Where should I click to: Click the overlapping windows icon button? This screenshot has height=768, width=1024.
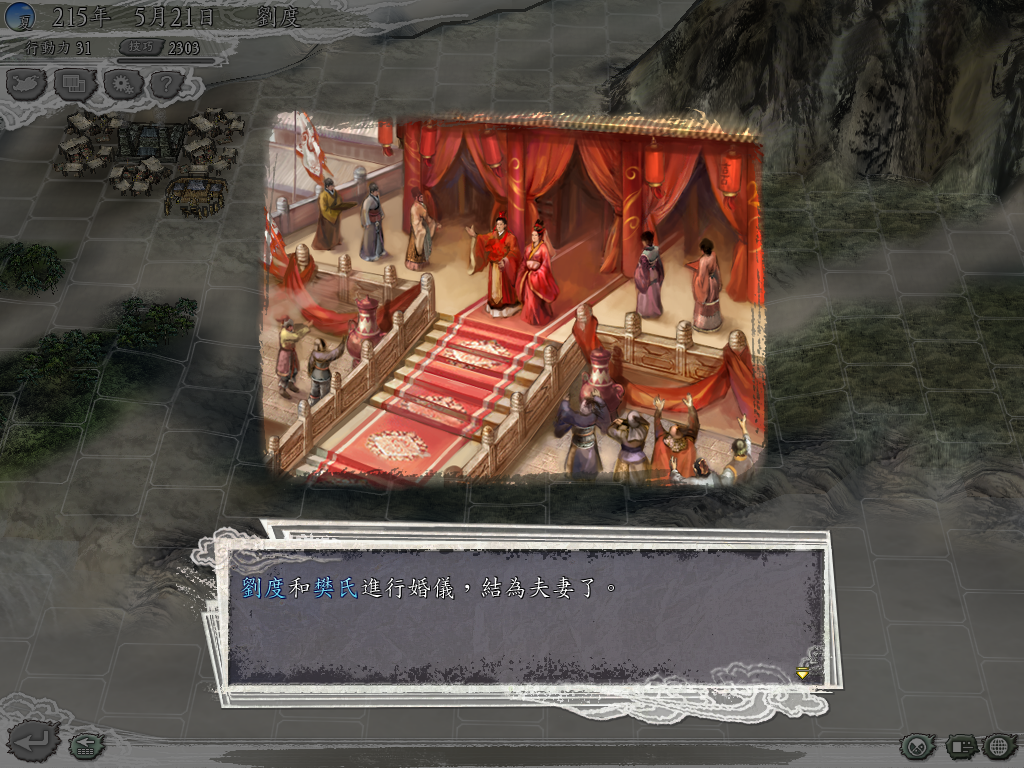[74, 84]
